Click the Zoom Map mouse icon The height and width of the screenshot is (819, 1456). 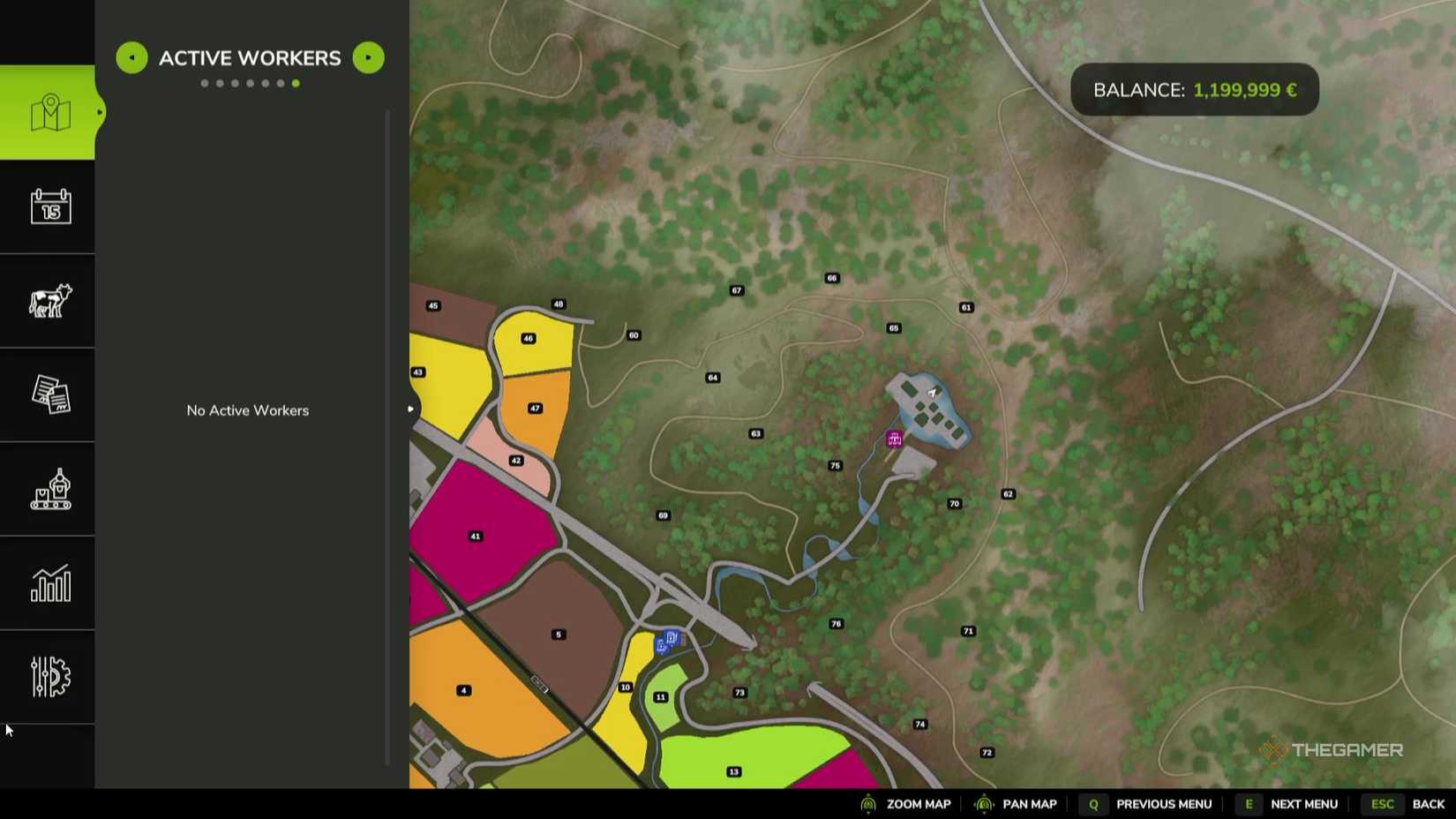869,804
